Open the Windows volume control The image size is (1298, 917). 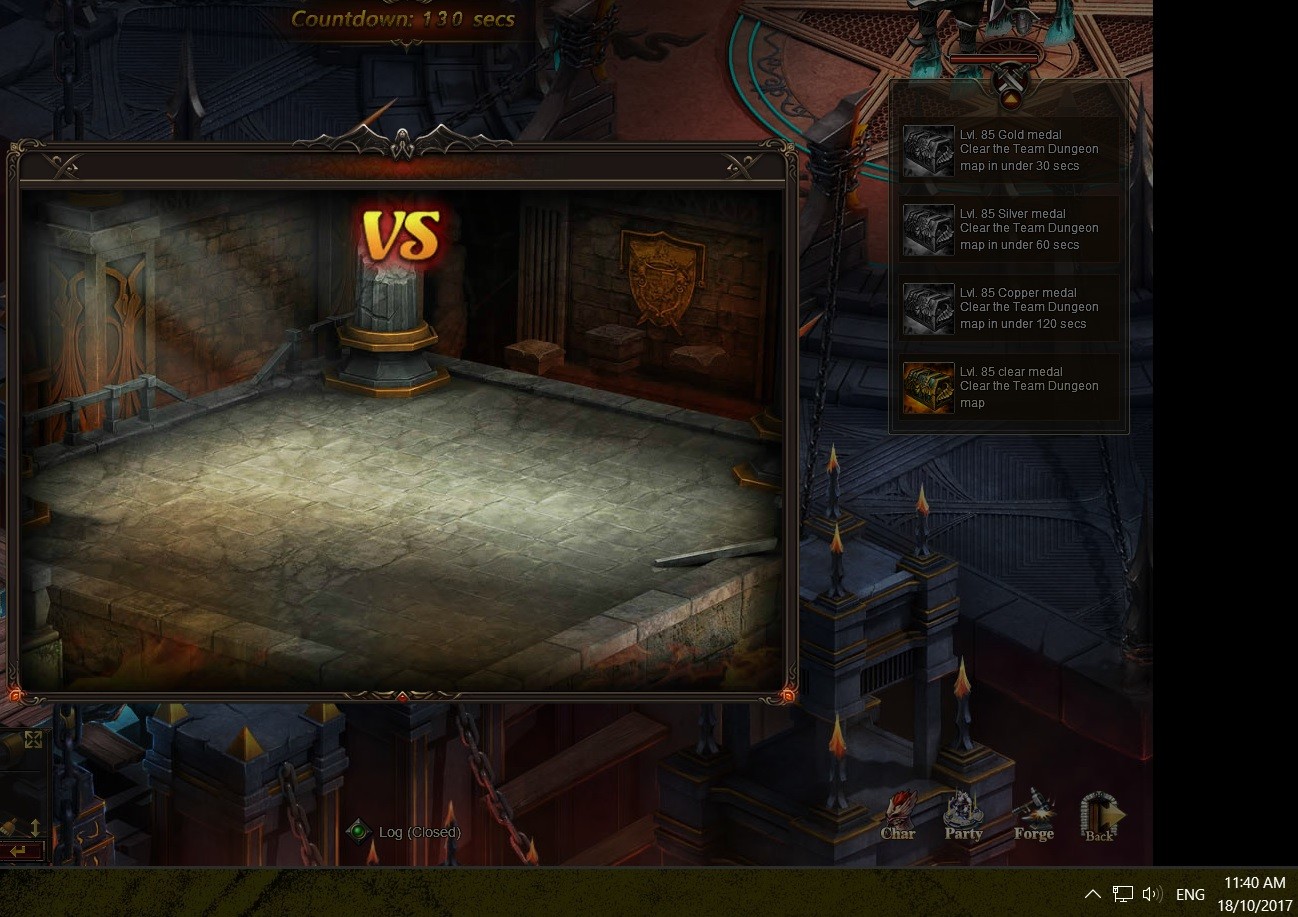click(x=1152, y=894)
